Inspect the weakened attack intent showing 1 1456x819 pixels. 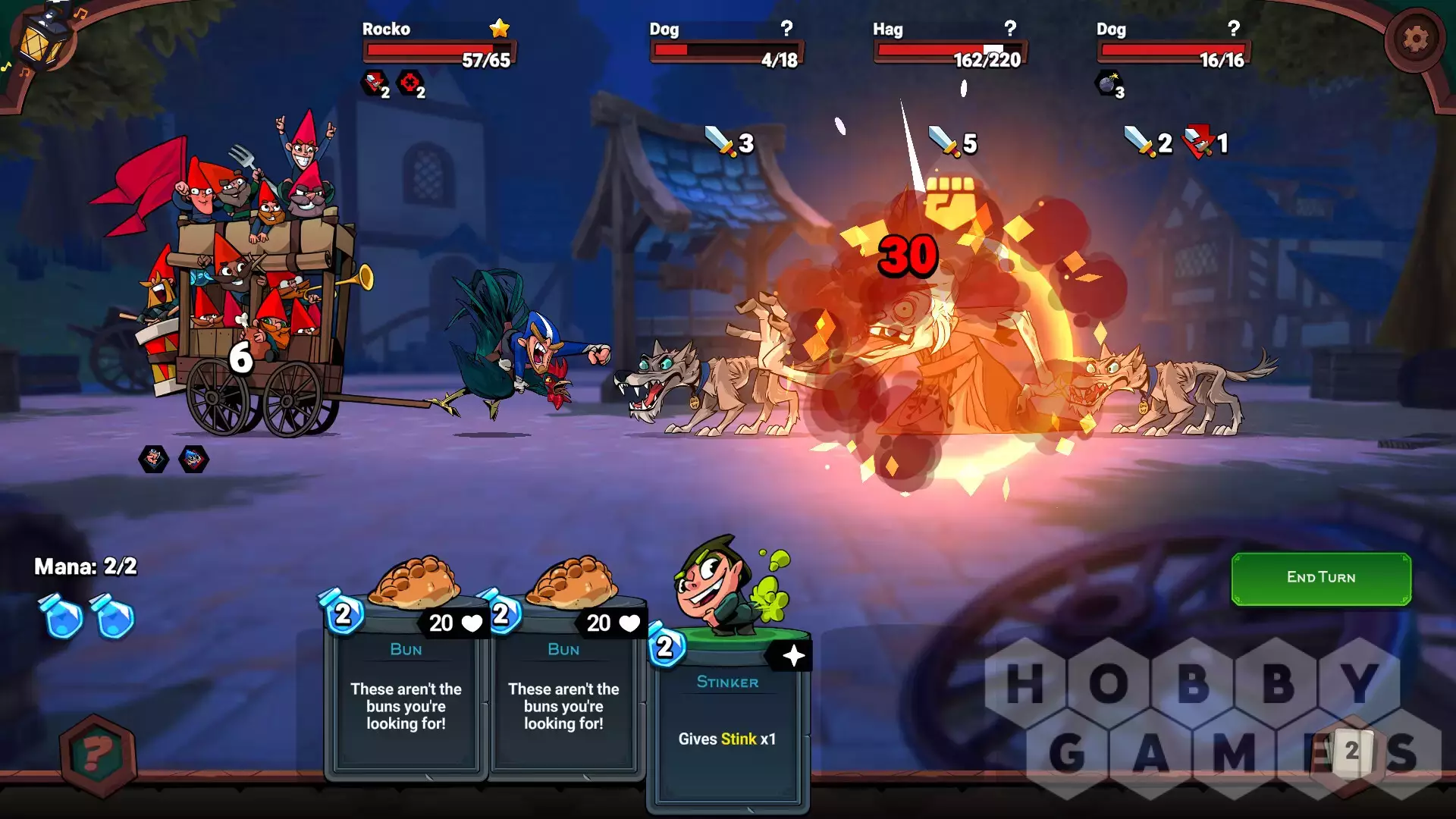tap(1206, 143)
